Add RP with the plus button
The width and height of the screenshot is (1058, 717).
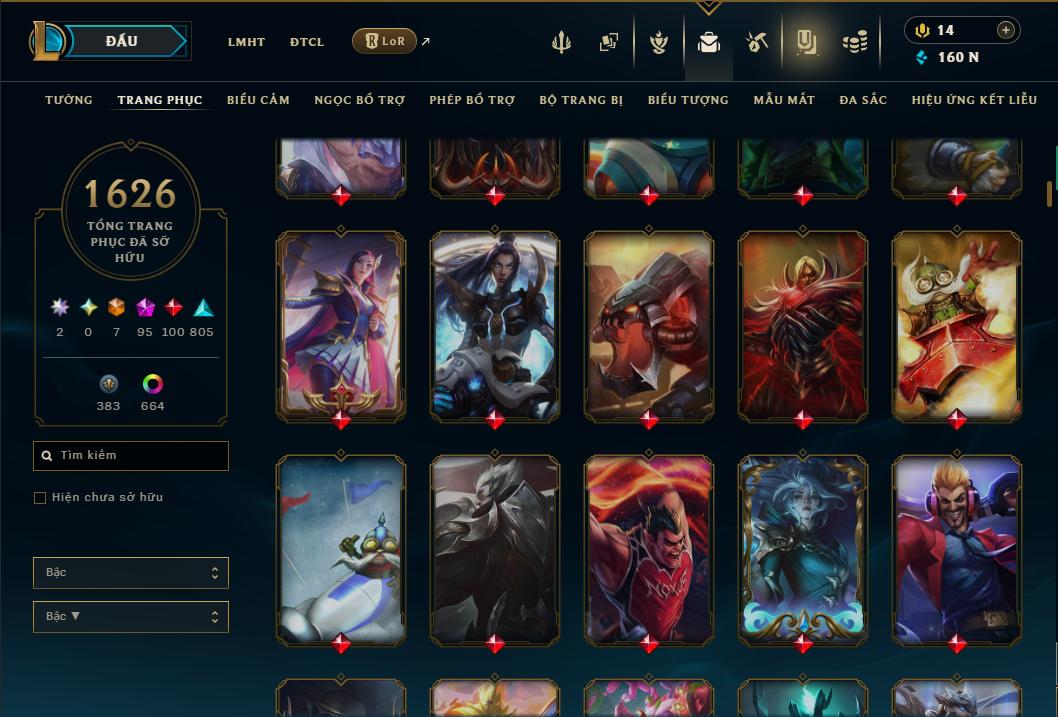tap(1005, 30)
